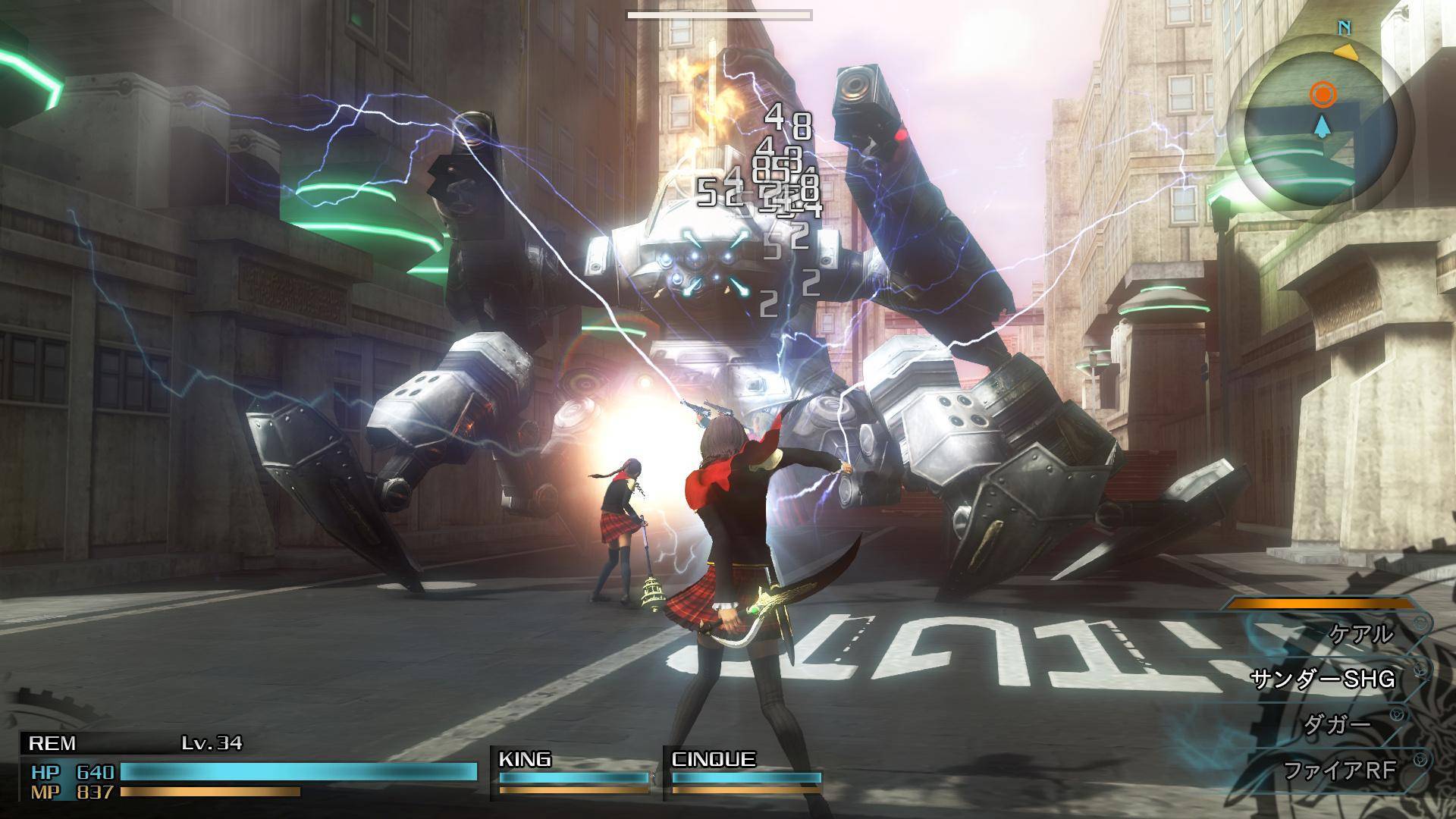Viewport: 1456px width, 819px height.
Task: Click the boss health bar at top
Action: click(719, 13)
